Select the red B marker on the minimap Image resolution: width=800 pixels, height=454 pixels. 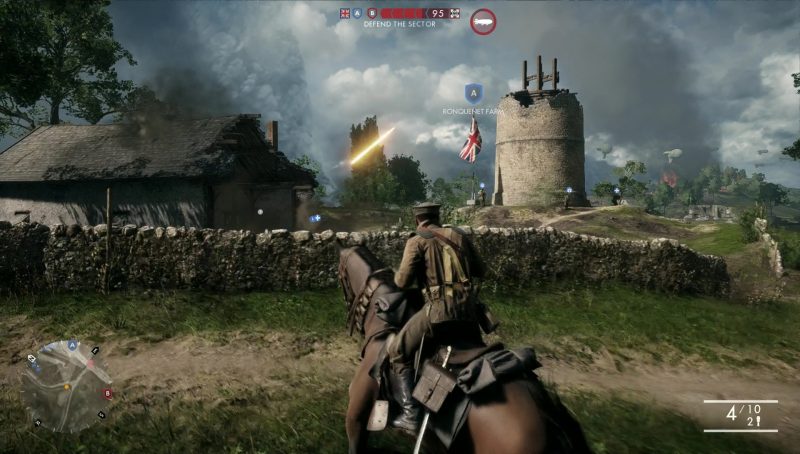(x=108, y=393)
